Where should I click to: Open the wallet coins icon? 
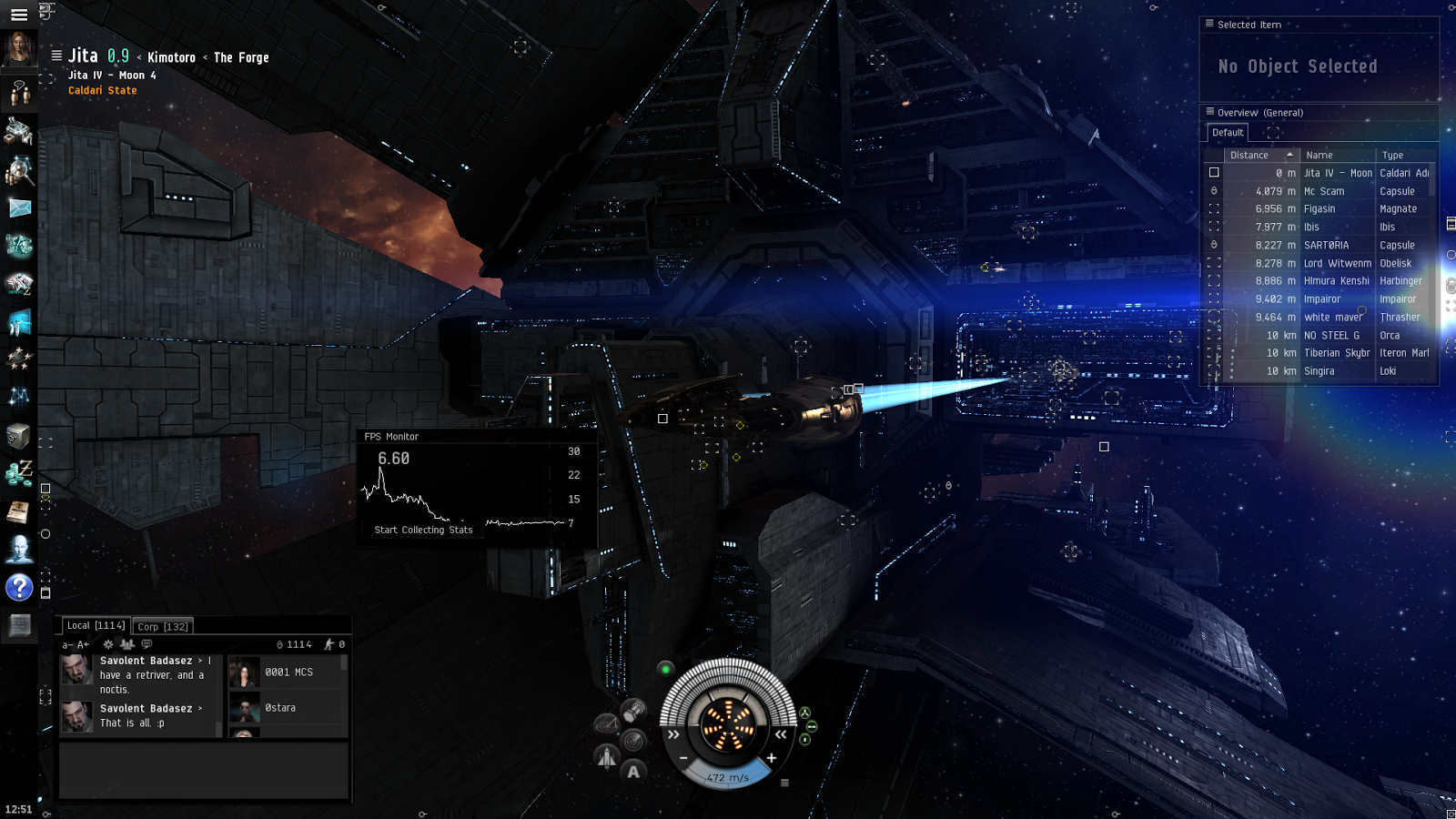19,472
